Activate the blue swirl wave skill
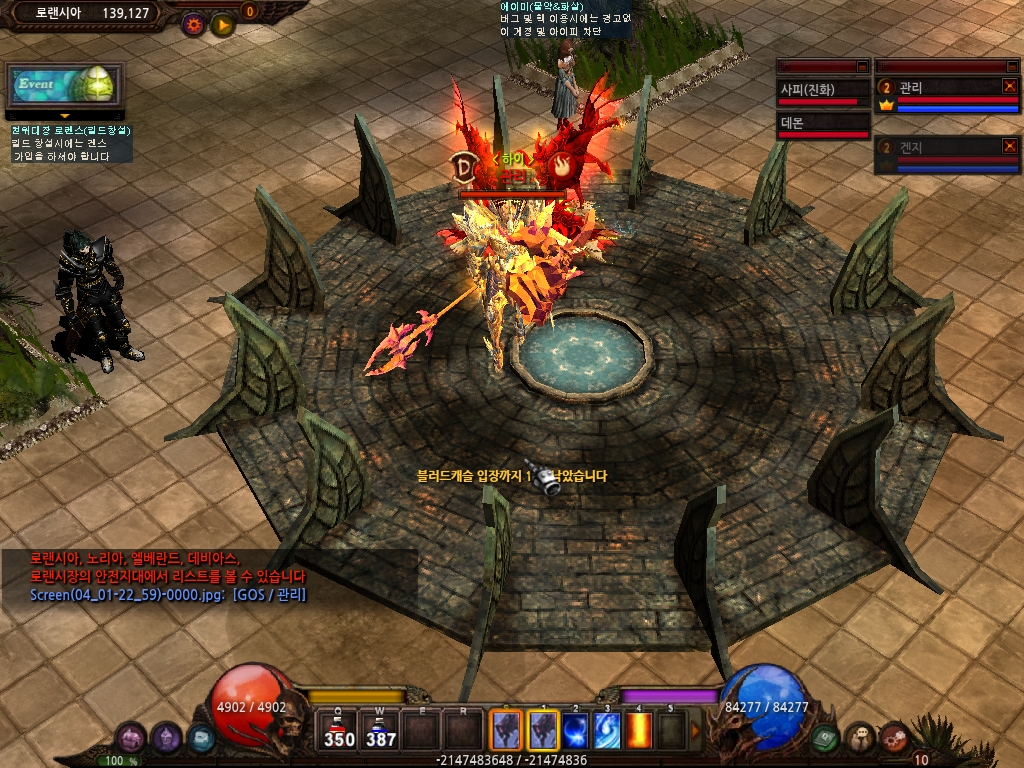The width and height of the screenshot is (1024, 768). point(607,730)
